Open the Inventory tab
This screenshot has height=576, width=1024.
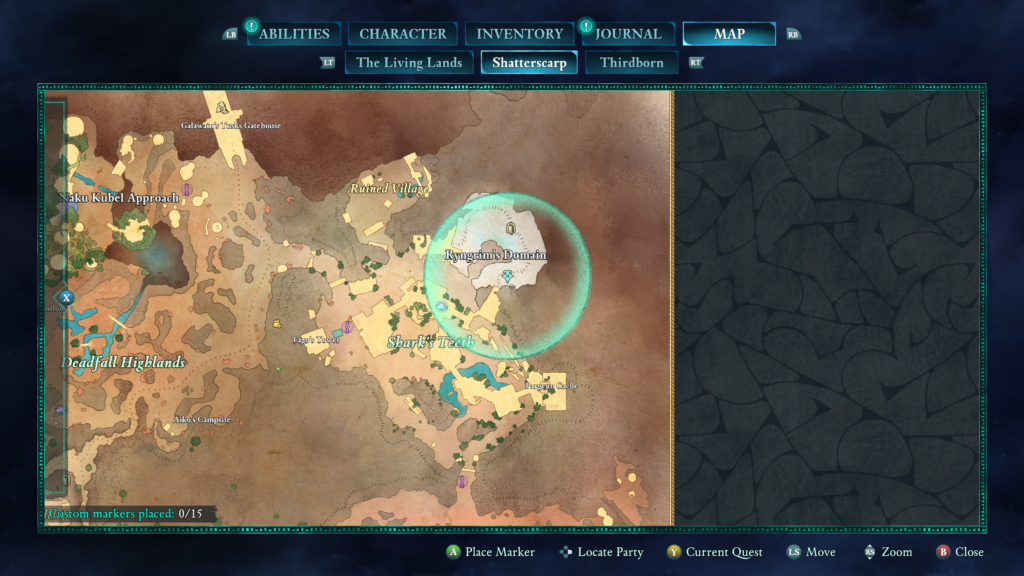click(519, 34)
